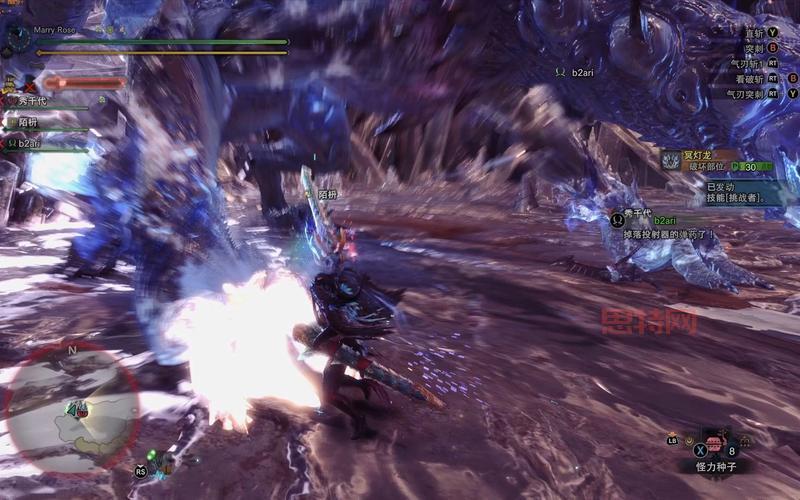800x500 pixels.
Task: Click the 冥灯龙 monster target icon
Action: point(669,159)
